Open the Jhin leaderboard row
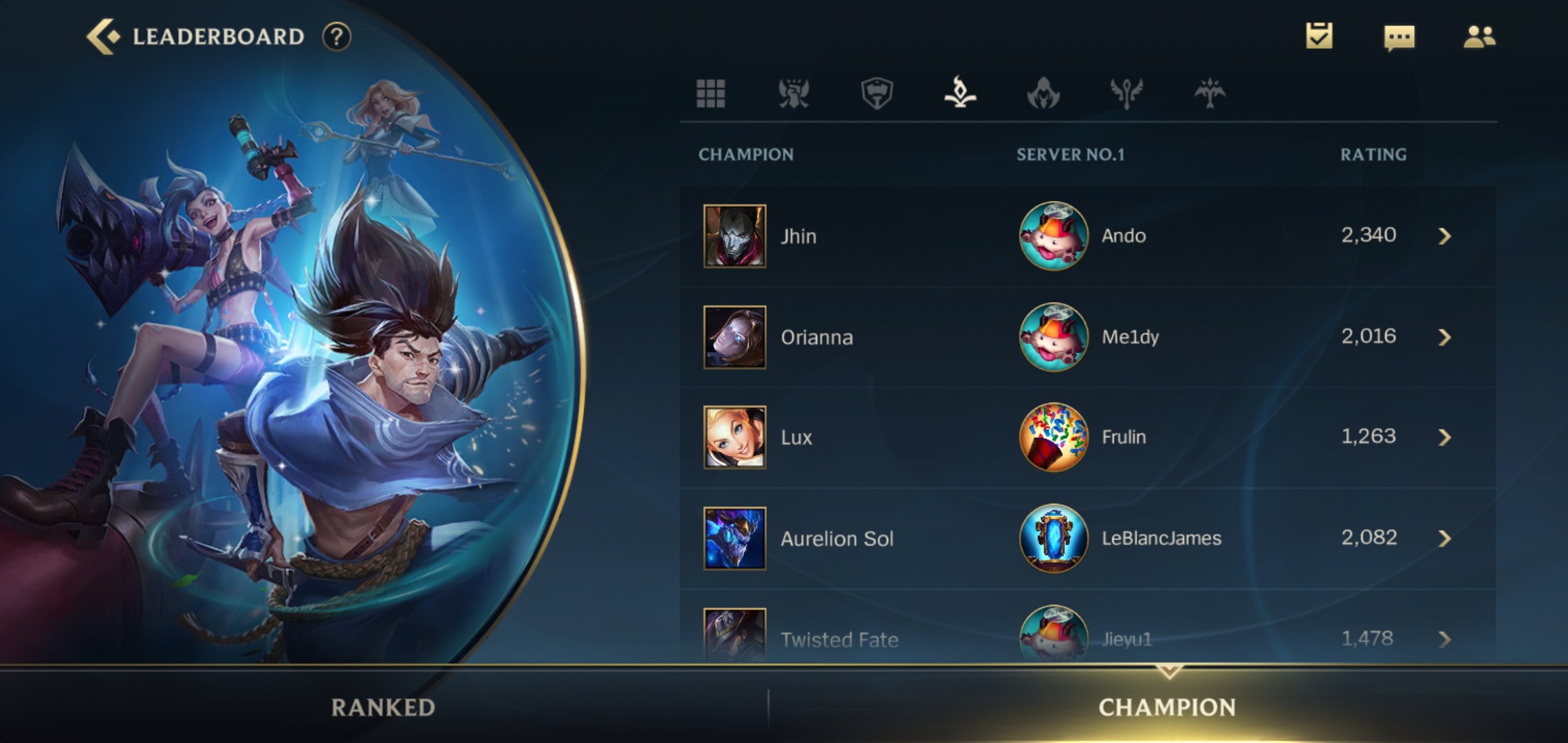The image size is (1568, 743). (x=1087, y=236)
